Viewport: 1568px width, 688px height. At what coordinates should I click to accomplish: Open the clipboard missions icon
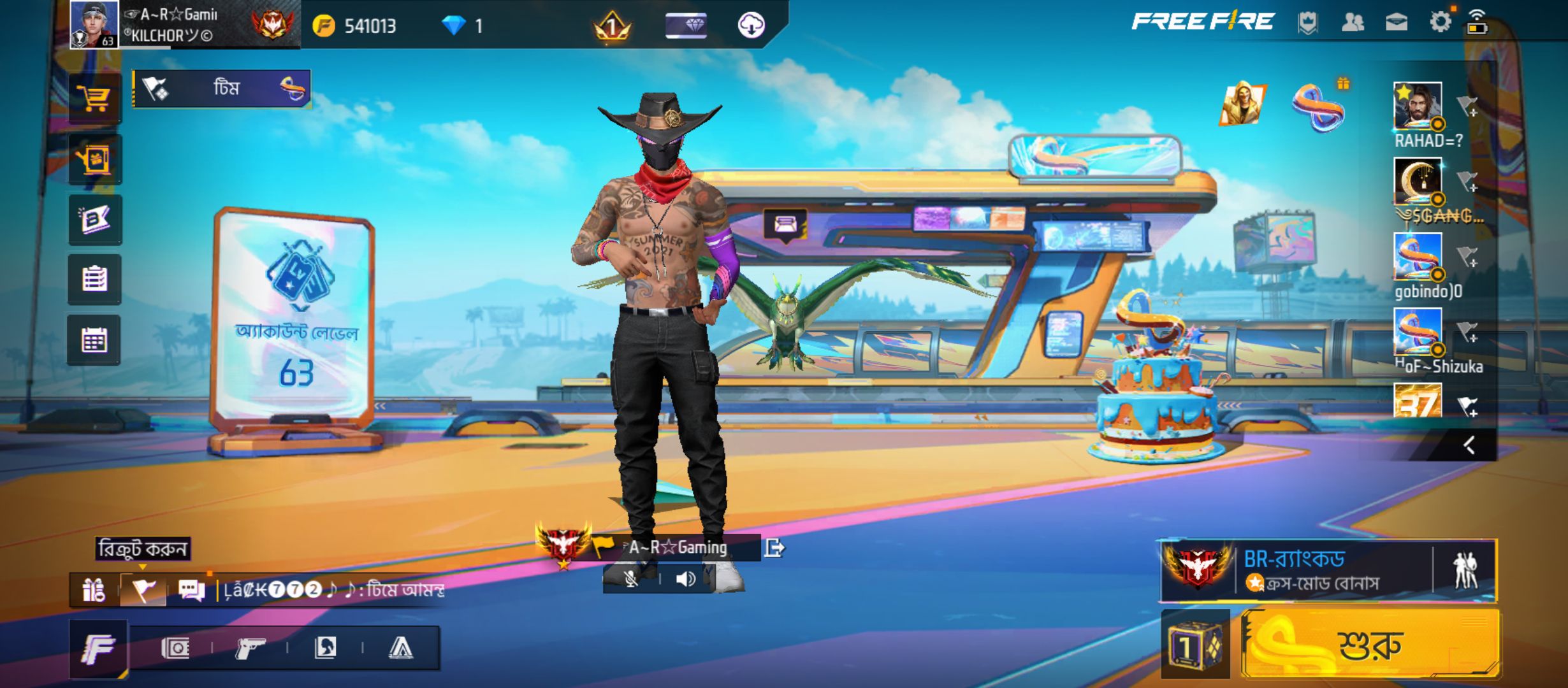coord(94,280)
